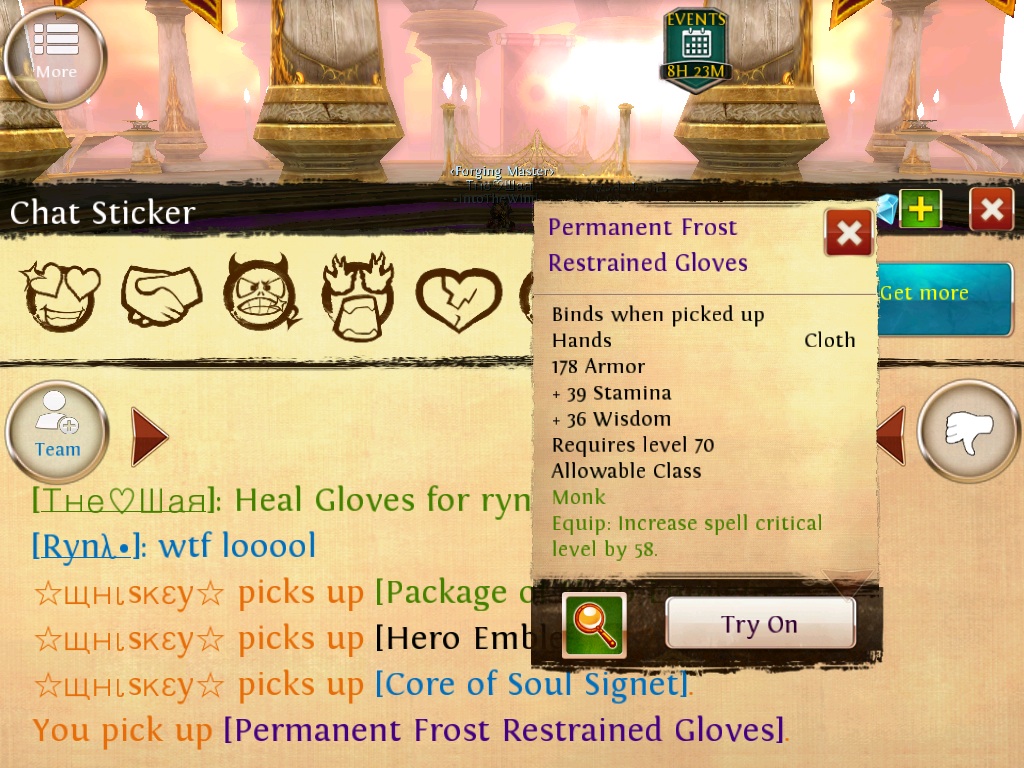Try On the gloves
This screenshot has height=768, width=1024.
(x=760, y=624)
